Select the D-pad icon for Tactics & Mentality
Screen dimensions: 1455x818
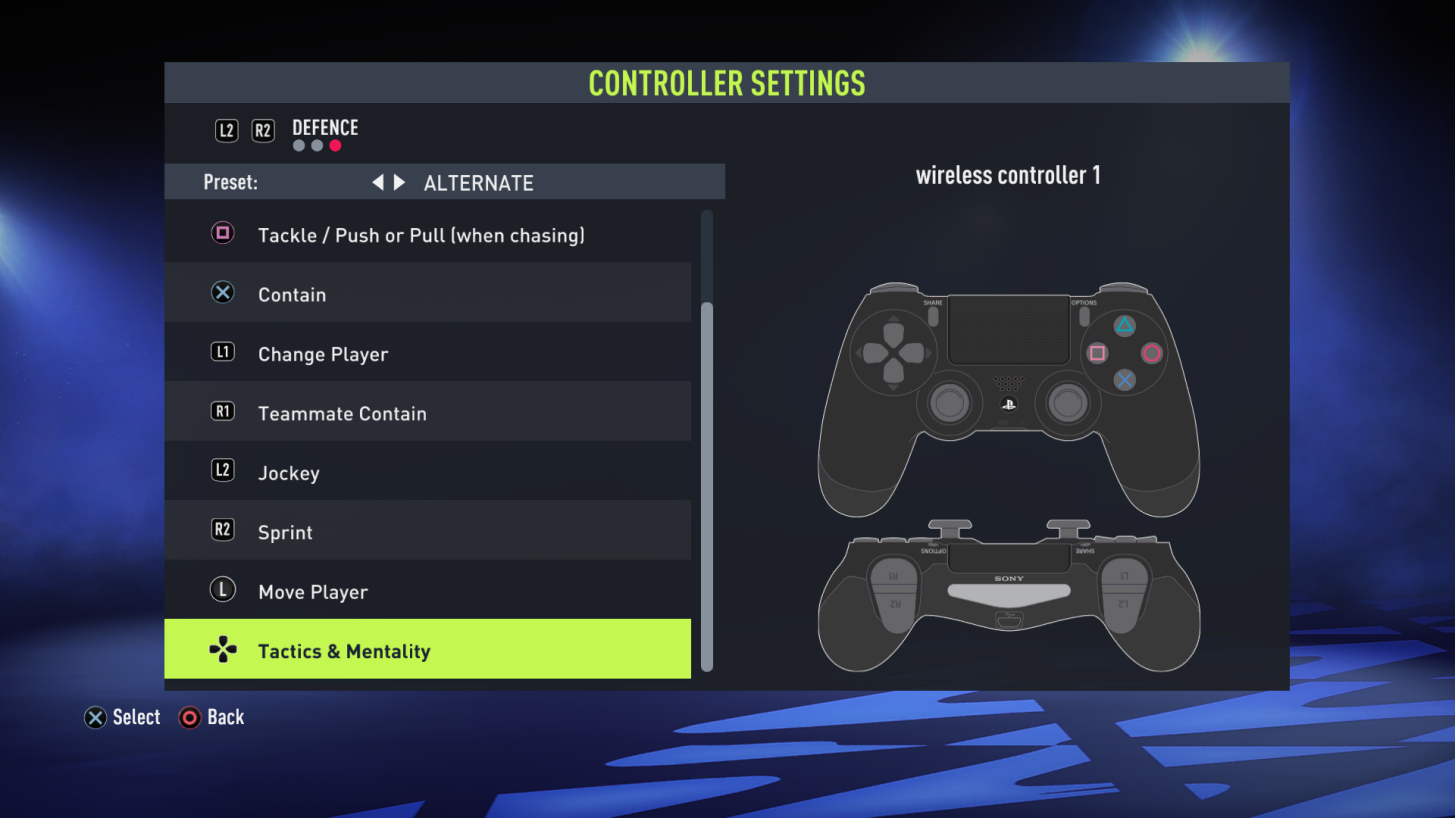pyautogui.click(x=222, y=649)
